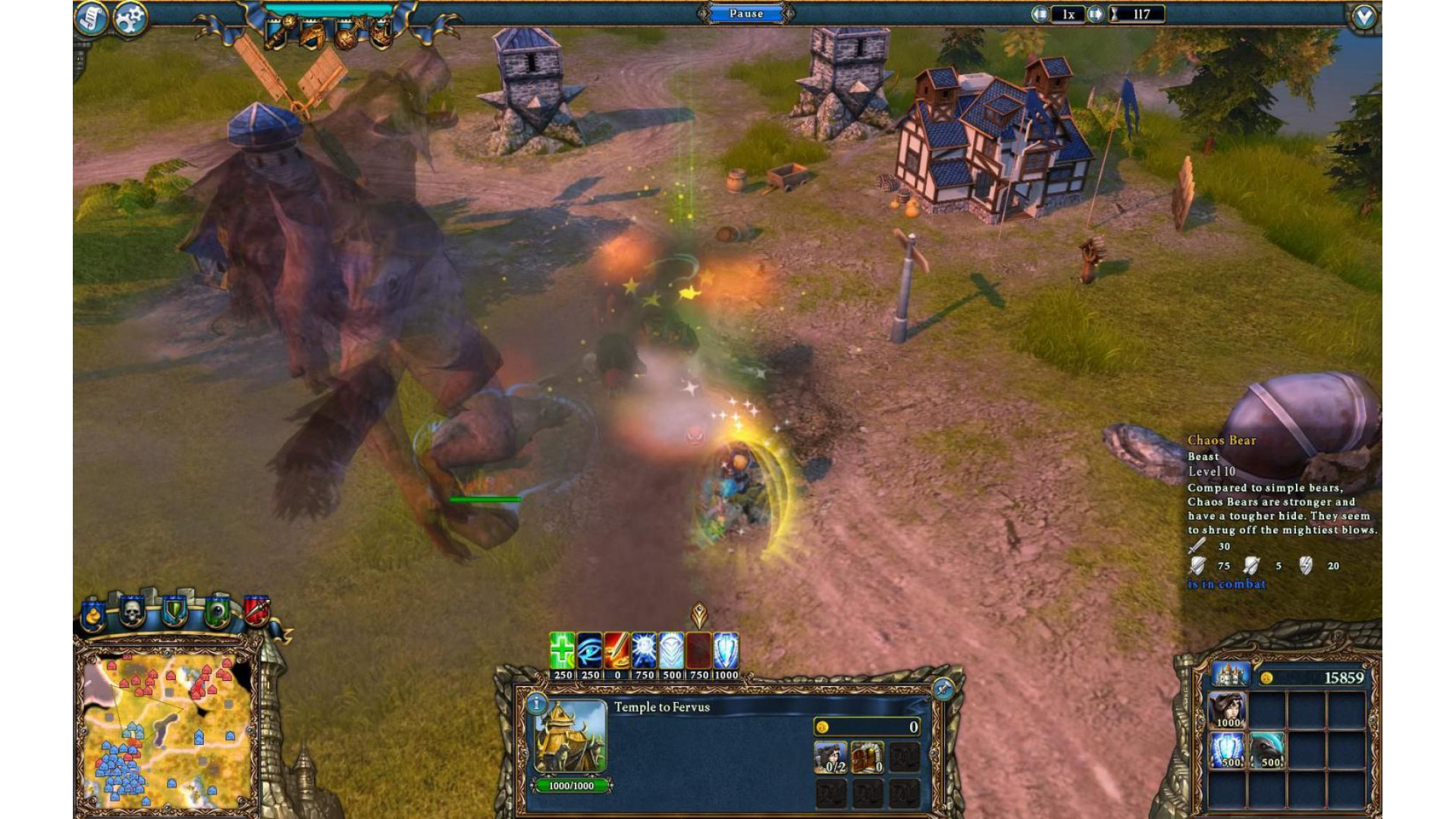Select the skull attack flag
Image resolution: width=1456 pixels, height=819 pixels.
tap(133, 611)
